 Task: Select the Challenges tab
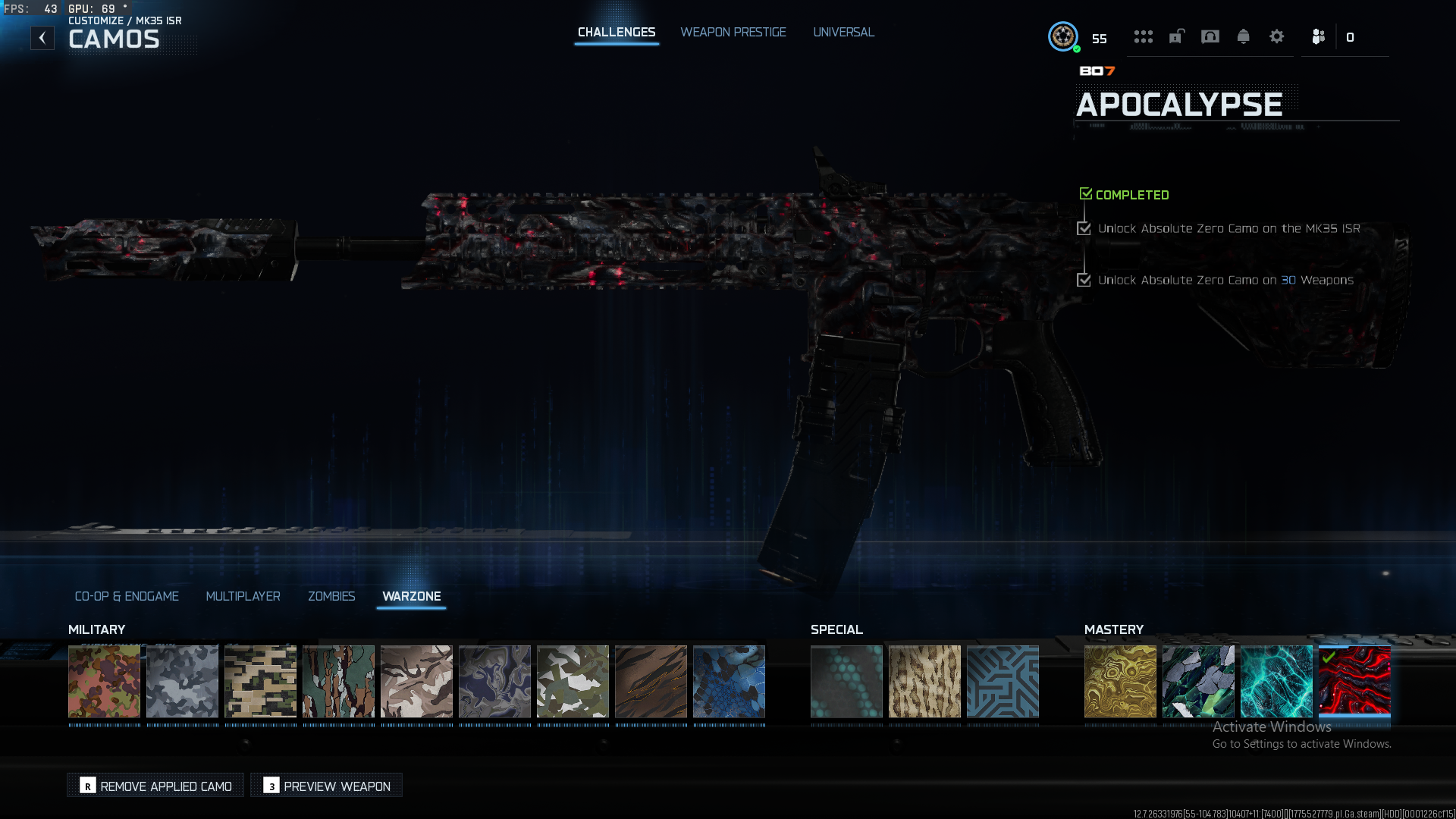click(x=616, y=32)
